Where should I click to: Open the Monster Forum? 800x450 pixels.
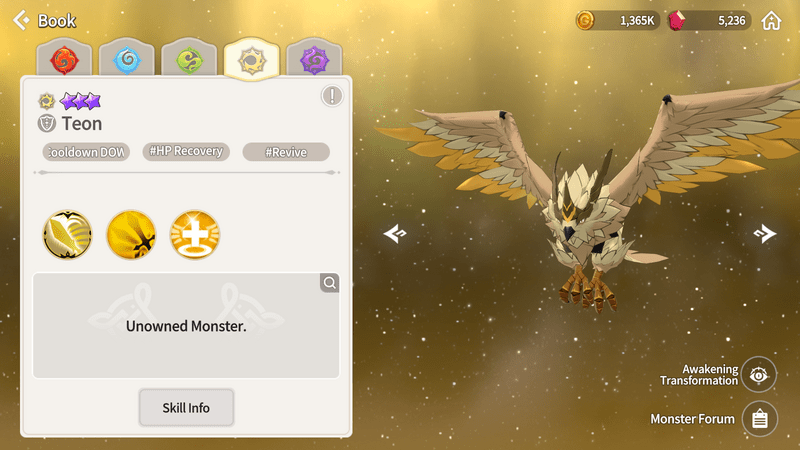tap(759, 419)
